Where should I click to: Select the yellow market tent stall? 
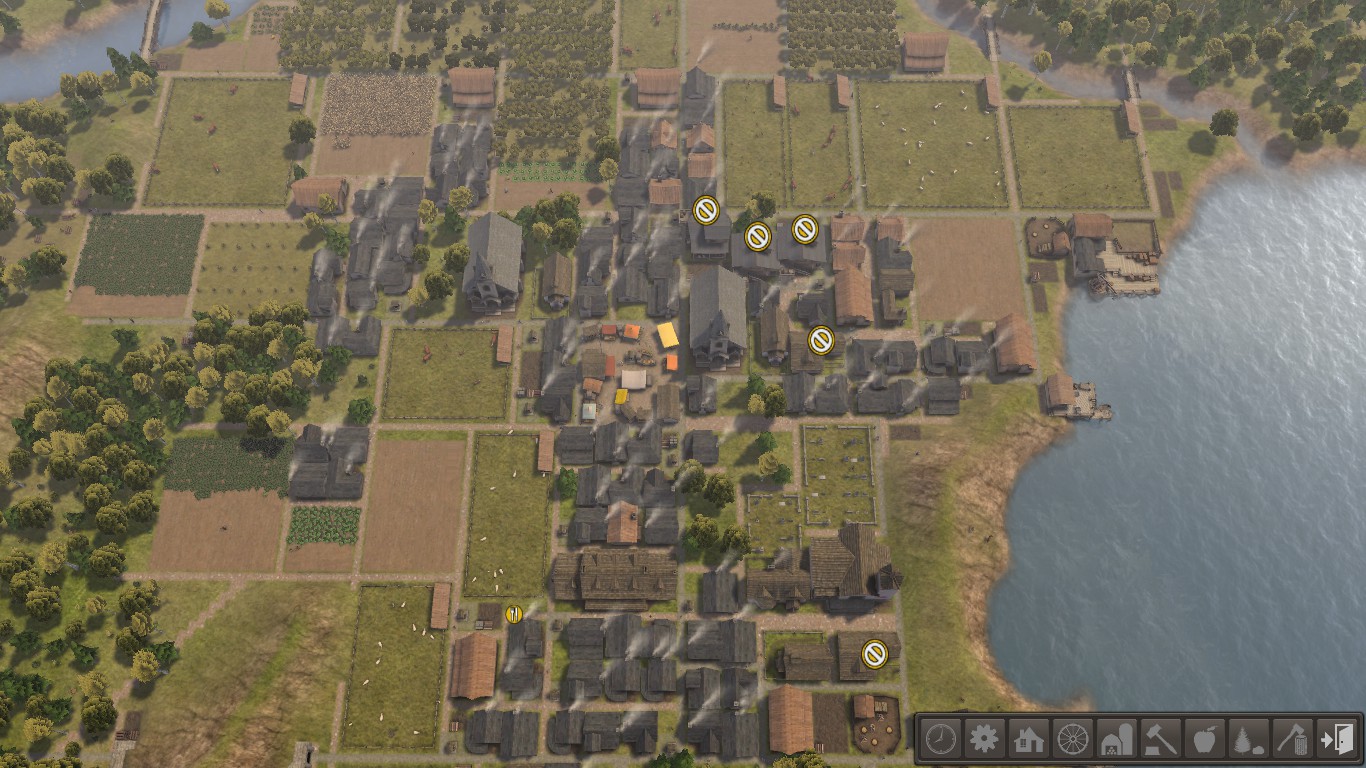(x=668, y=335)
